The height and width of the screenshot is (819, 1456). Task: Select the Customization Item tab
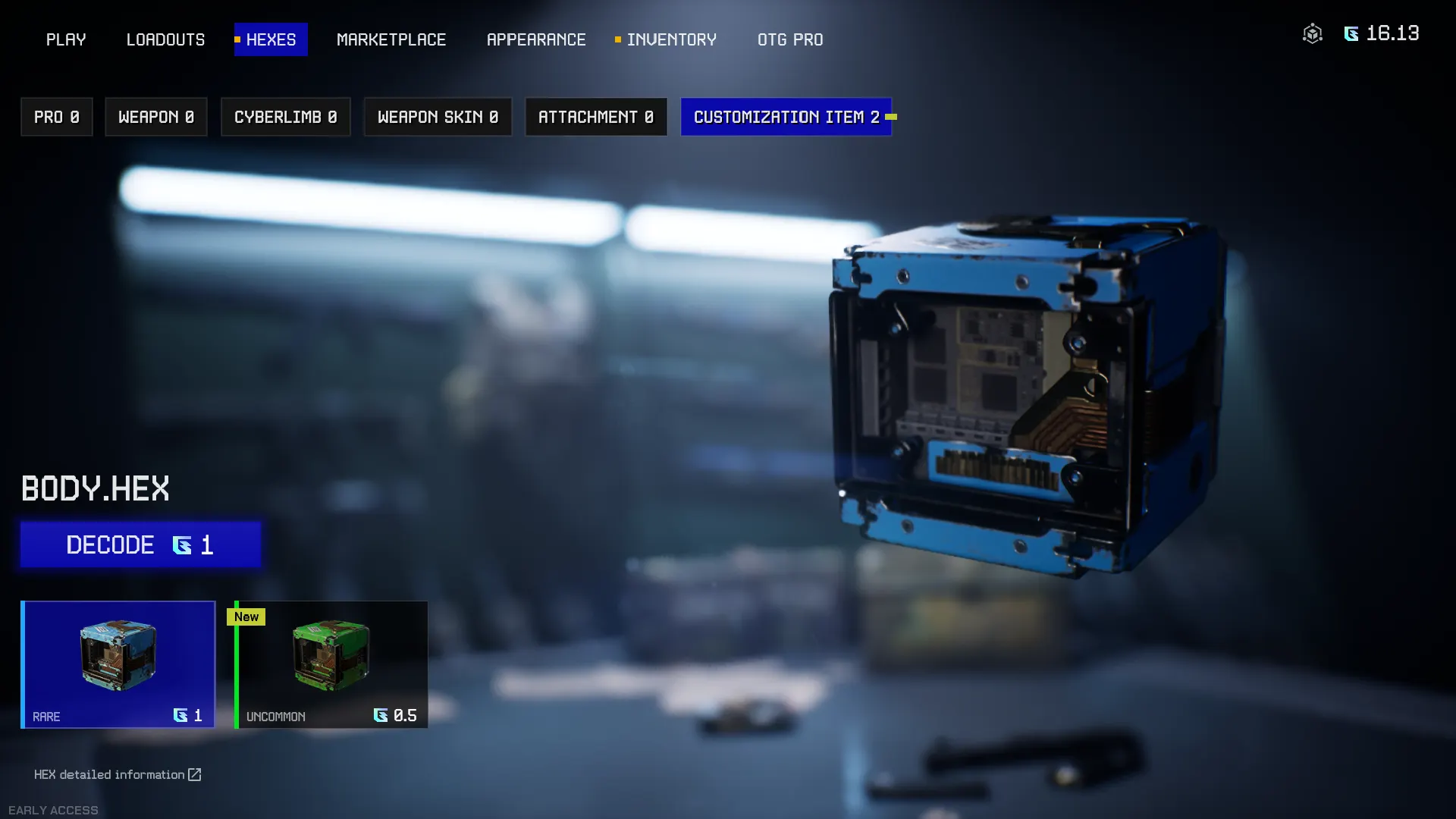pos(786,117)
